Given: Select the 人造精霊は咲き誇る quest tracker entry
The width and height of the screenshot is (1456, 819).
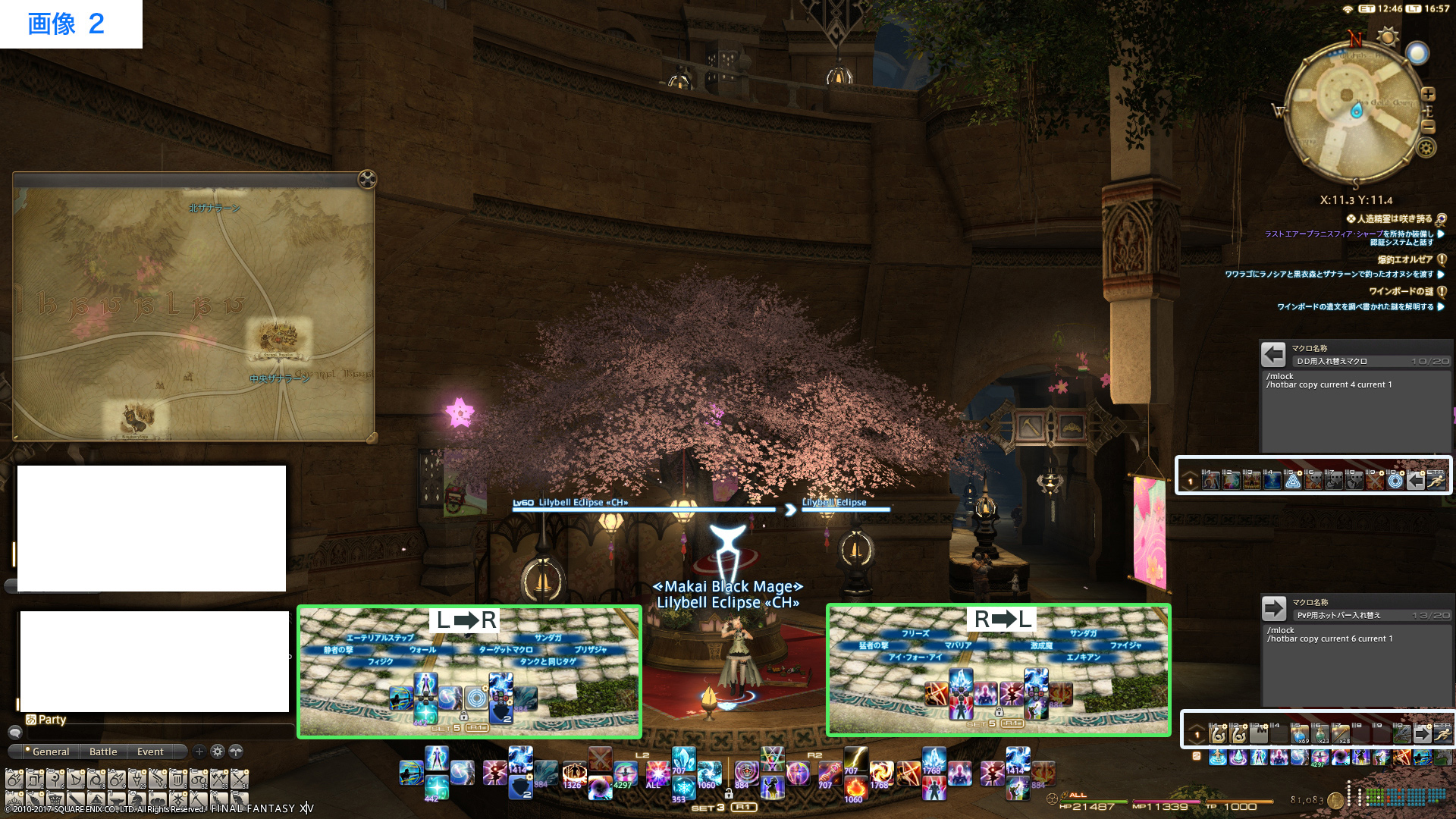Looking at the screenshot, I should pos(1394,218).
